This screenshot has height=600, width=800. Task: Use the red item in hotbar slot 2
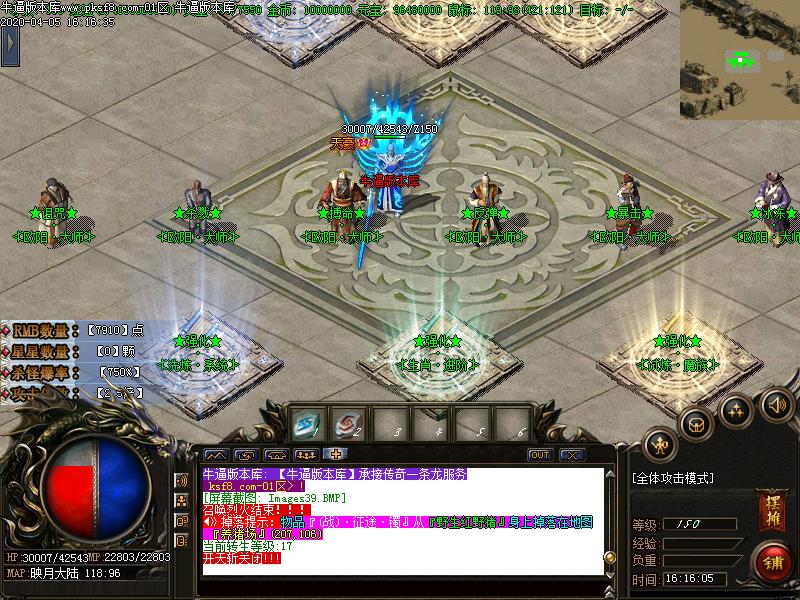346,424
